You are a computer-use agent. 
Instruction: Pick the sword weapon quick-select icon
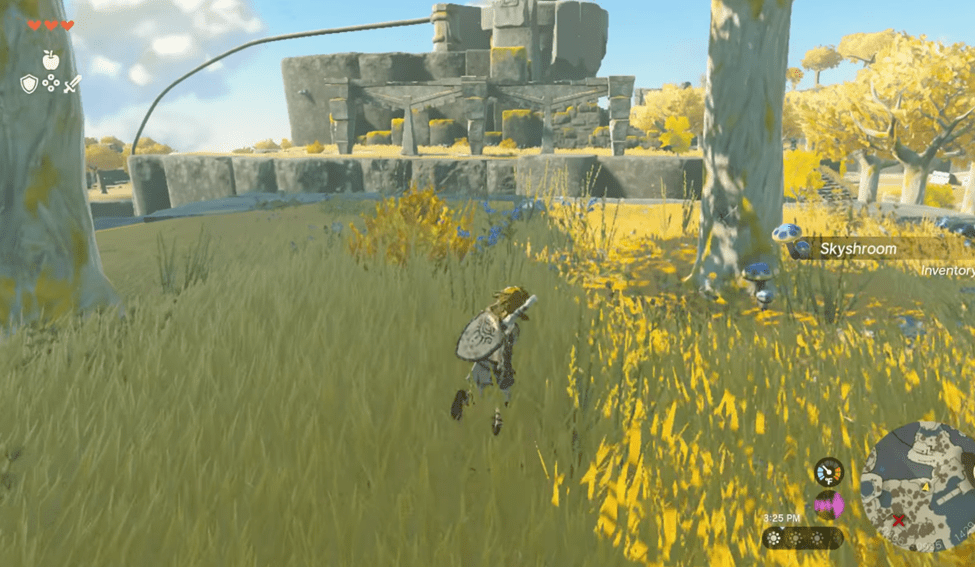point(72,84)
